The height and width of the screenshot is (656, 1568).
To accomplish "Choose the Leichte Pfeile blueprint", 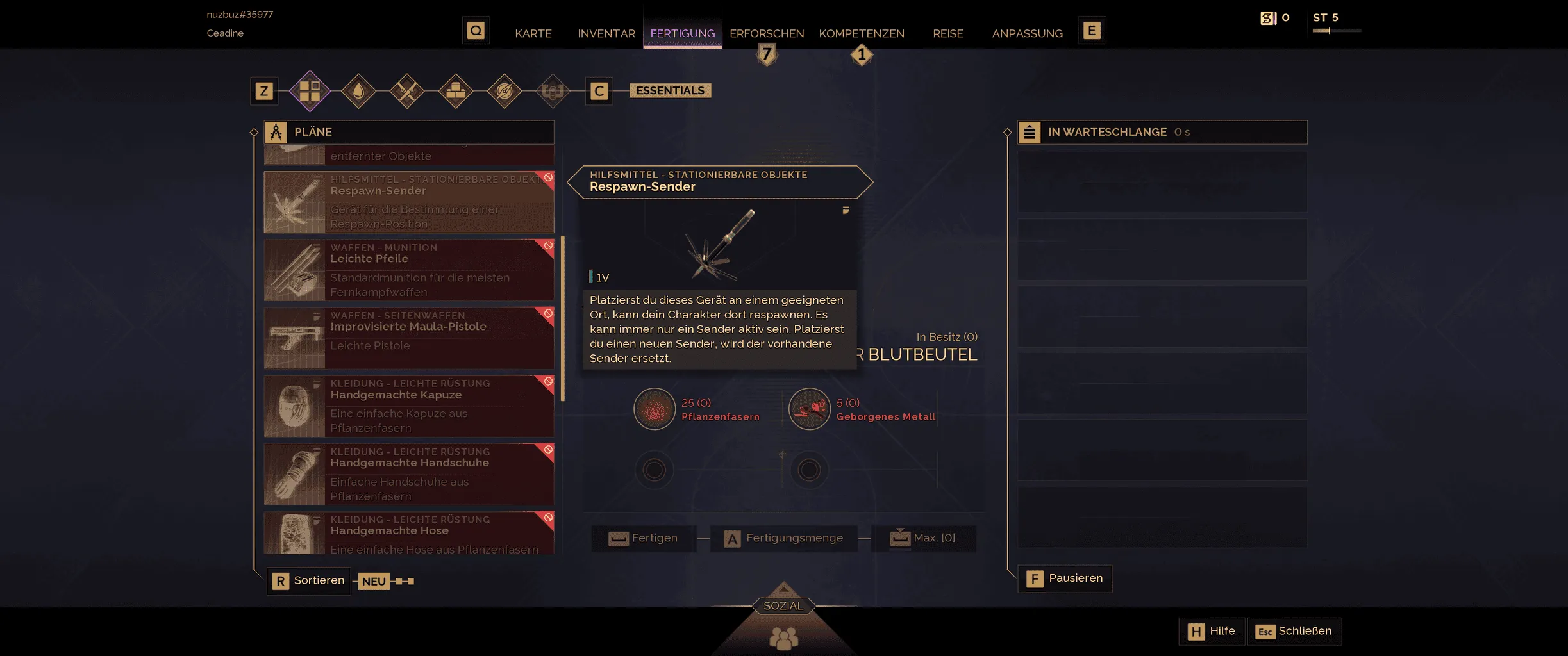I will point(409,270).
